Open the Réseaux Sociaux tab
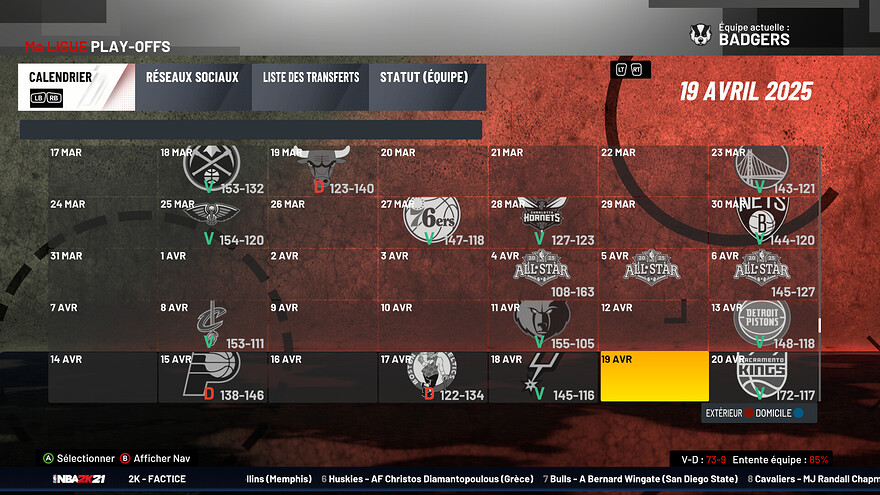 (x=192, y=87)
